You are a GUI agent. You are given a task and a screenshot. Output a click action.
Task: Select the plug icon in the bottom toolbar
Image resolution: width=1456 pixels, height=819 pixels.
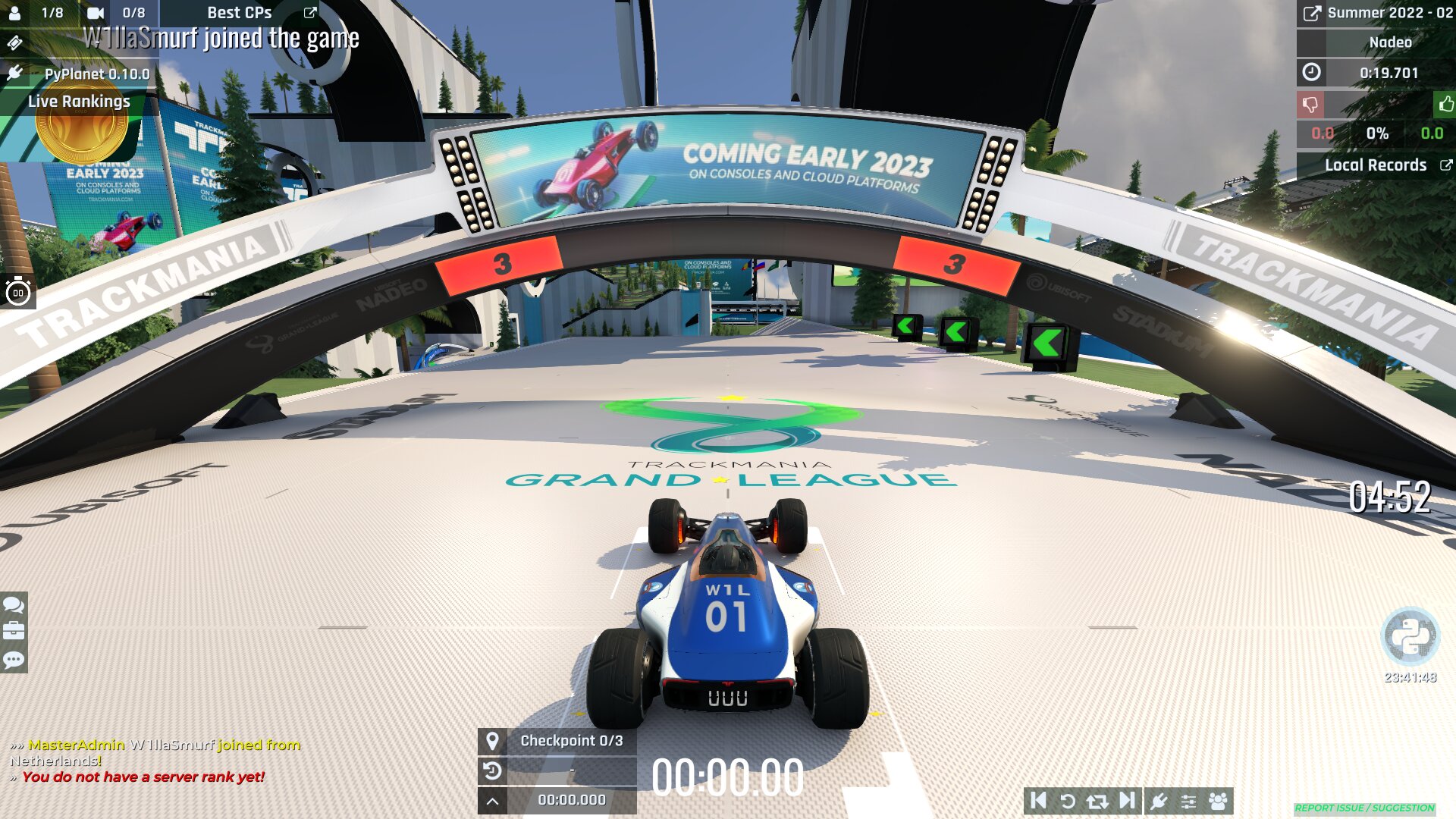(x=1159, y=800)
